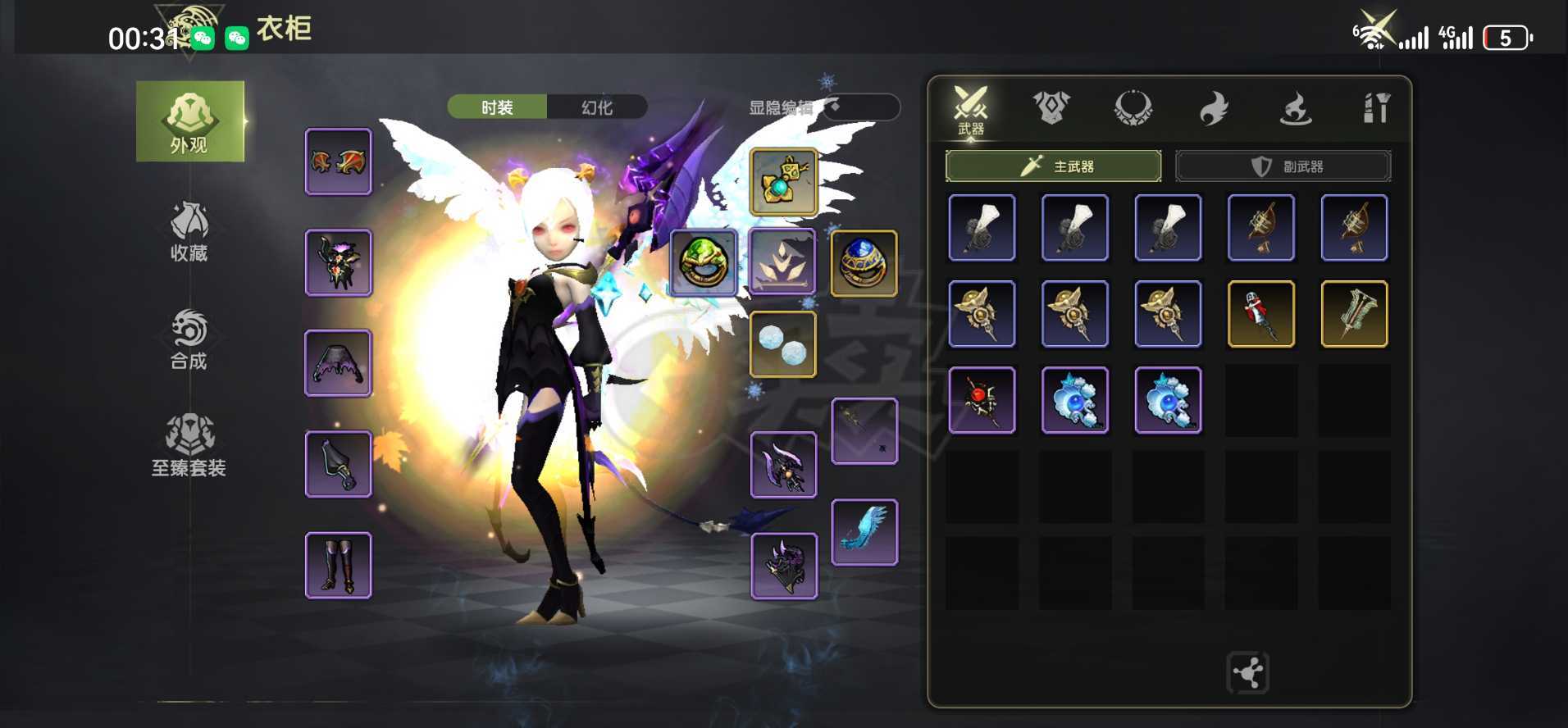Switch to the 时装 costume tab

coord(497,107)
